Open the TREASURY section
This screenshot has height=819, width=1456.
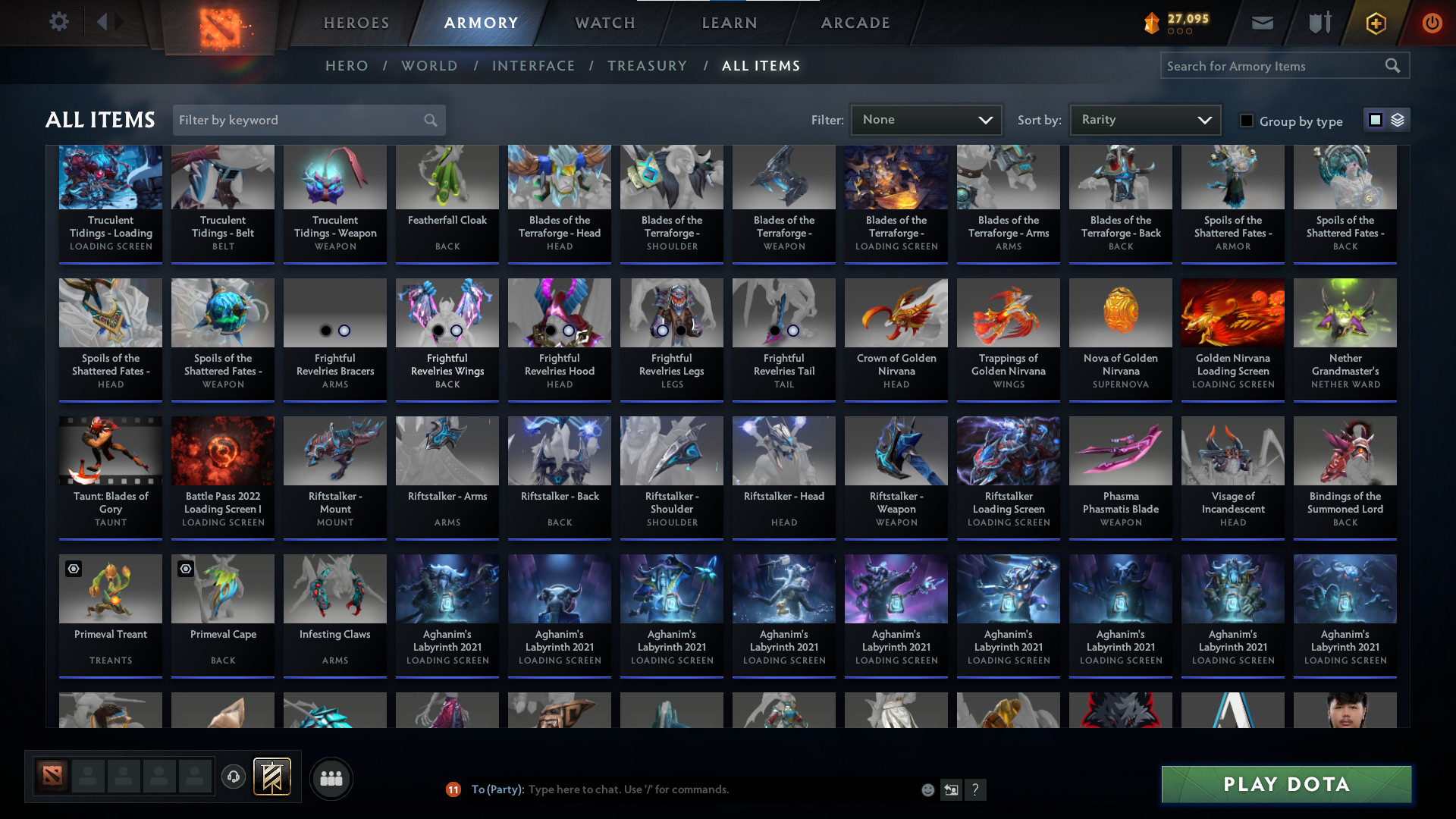point(647,65)
